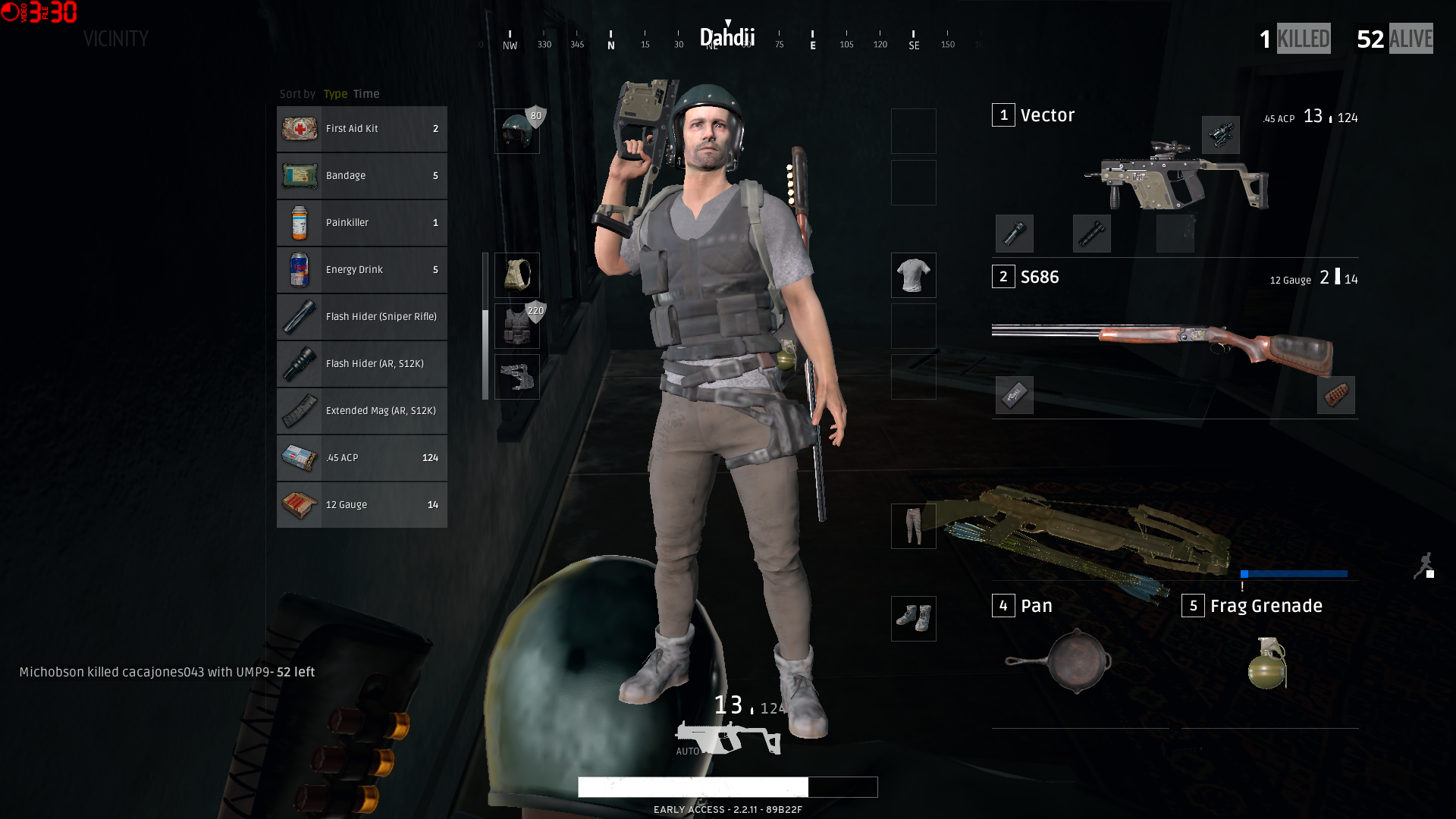Click the Bandage icon in Vicinity

pyautogui.click(x=299, y=175)
